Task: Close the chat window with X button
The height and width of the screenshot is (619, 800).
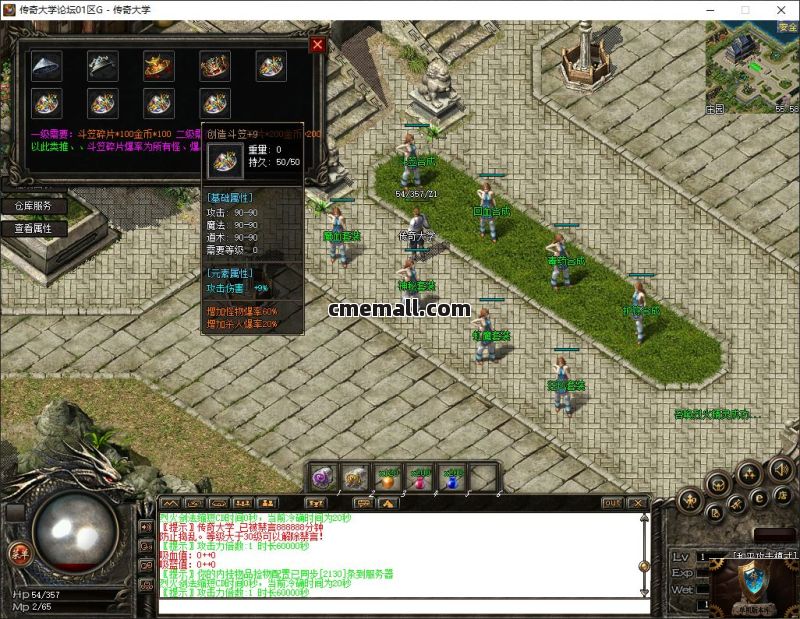Action: coord(636,502)
